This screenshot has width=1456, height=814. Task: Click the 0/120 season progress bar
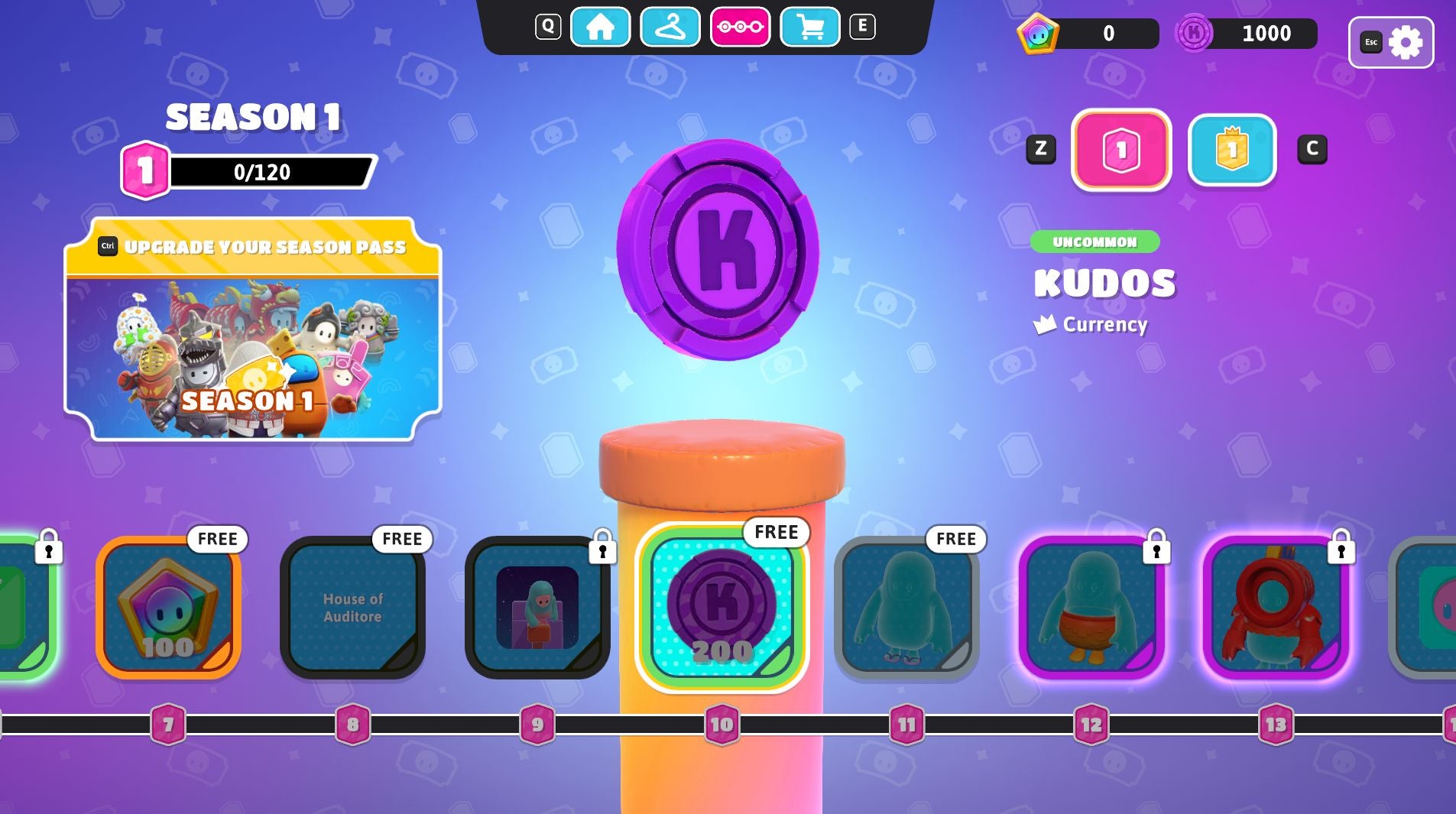click(x=260, y=171)
